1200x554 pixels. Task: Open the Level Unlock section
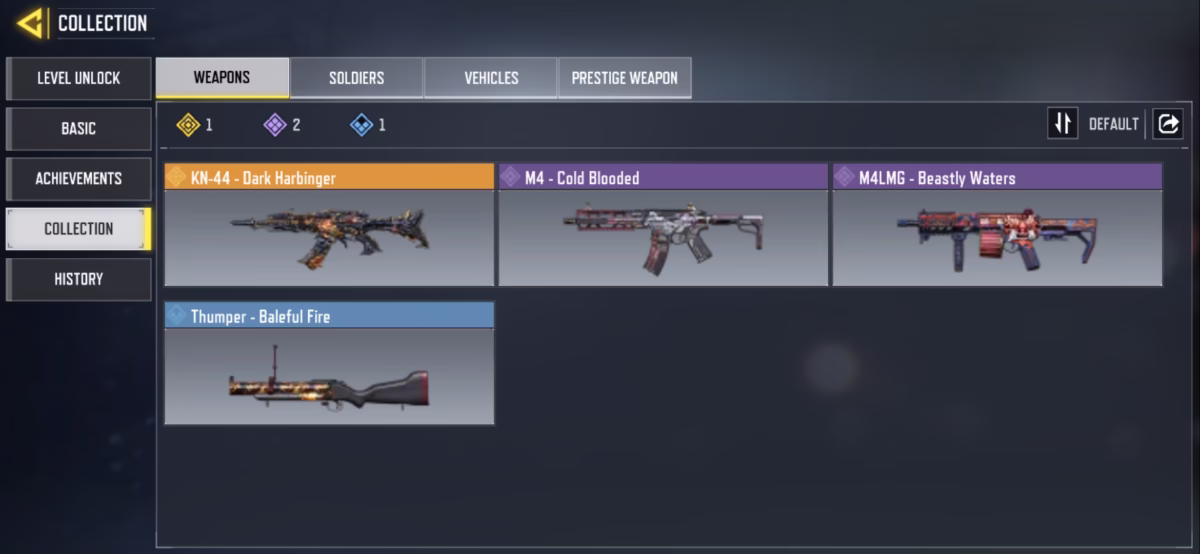pos(79,78)
